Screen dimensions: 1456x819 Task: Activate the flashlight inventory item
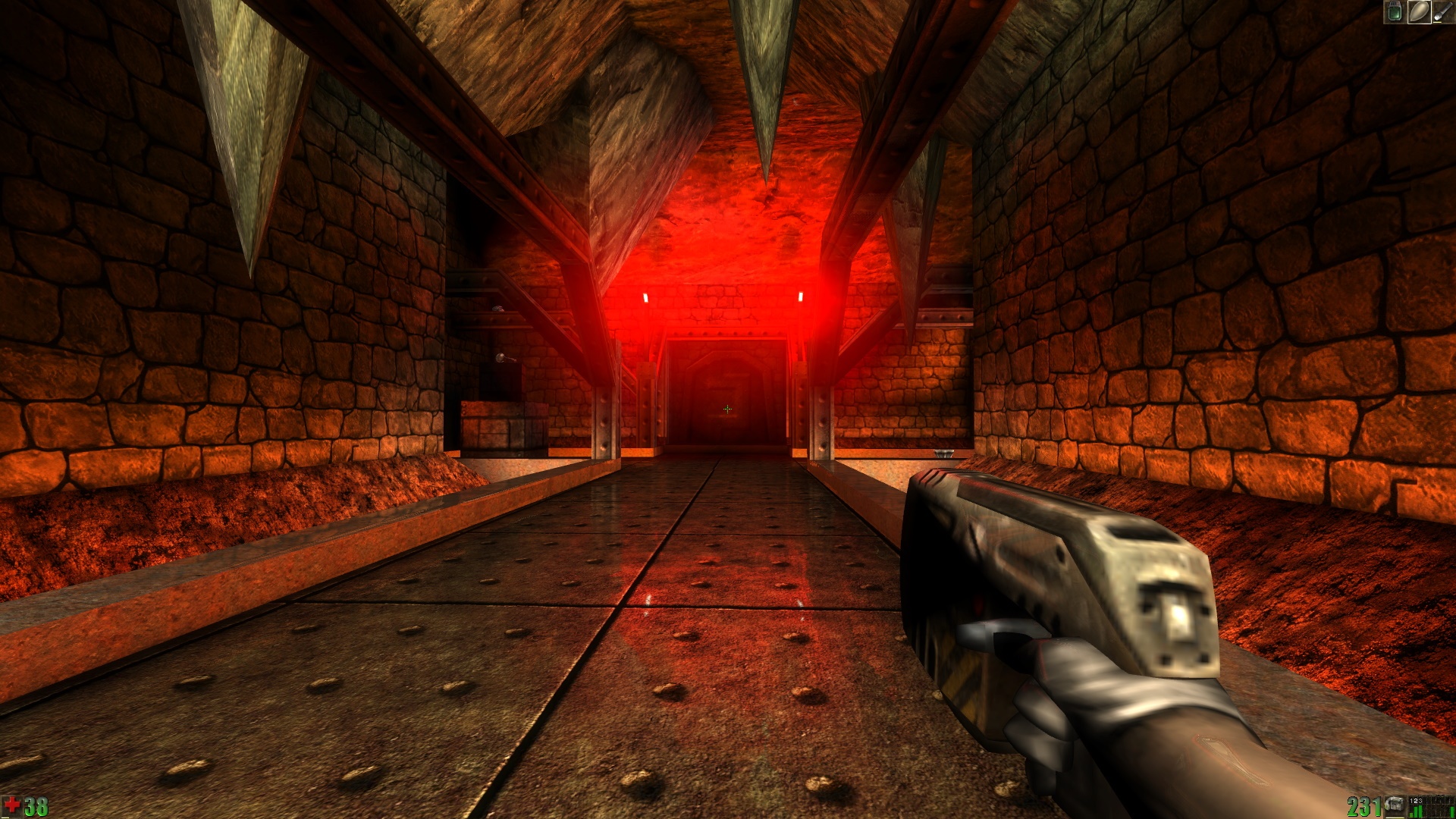(1442, 11)
